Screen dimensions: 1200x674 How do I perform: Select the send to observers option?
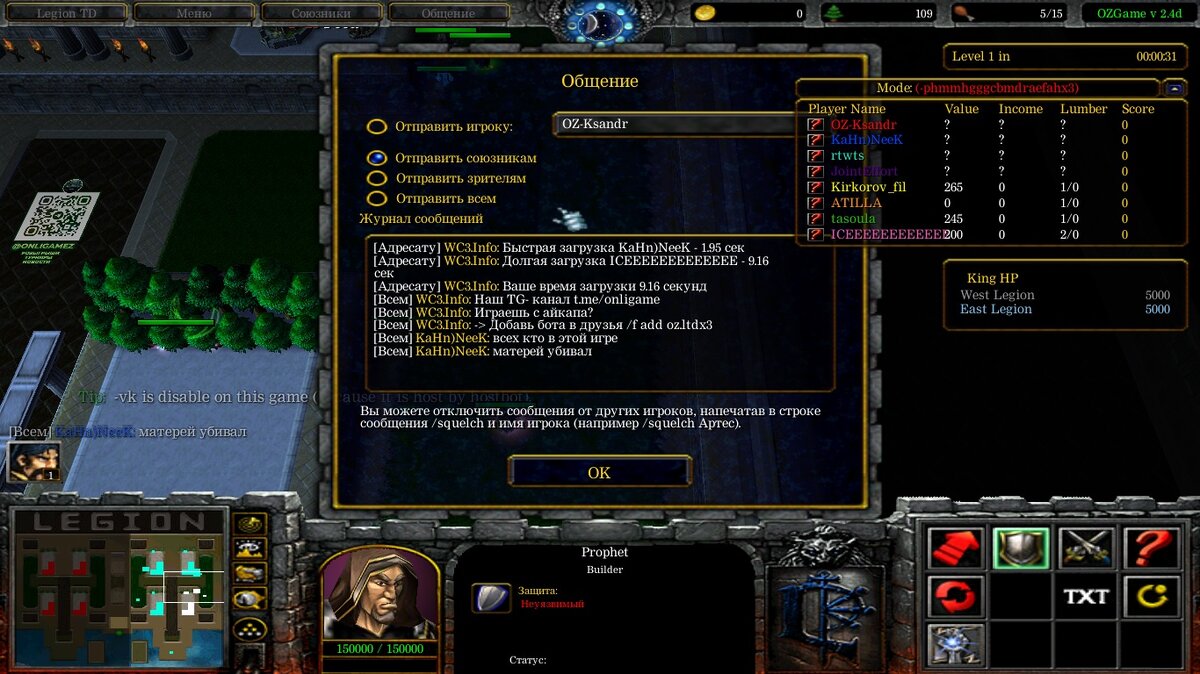click(377, 178)
